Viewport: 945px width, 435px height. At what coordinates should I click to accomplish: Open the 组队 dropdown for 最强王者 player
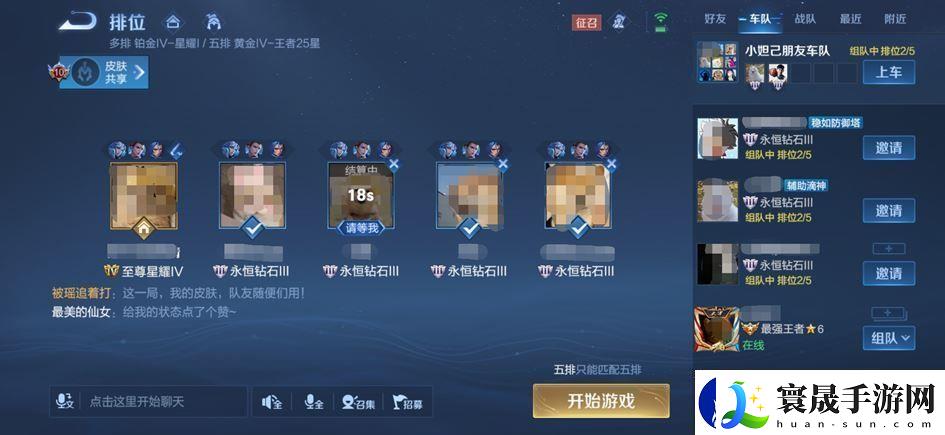point(890,338)
